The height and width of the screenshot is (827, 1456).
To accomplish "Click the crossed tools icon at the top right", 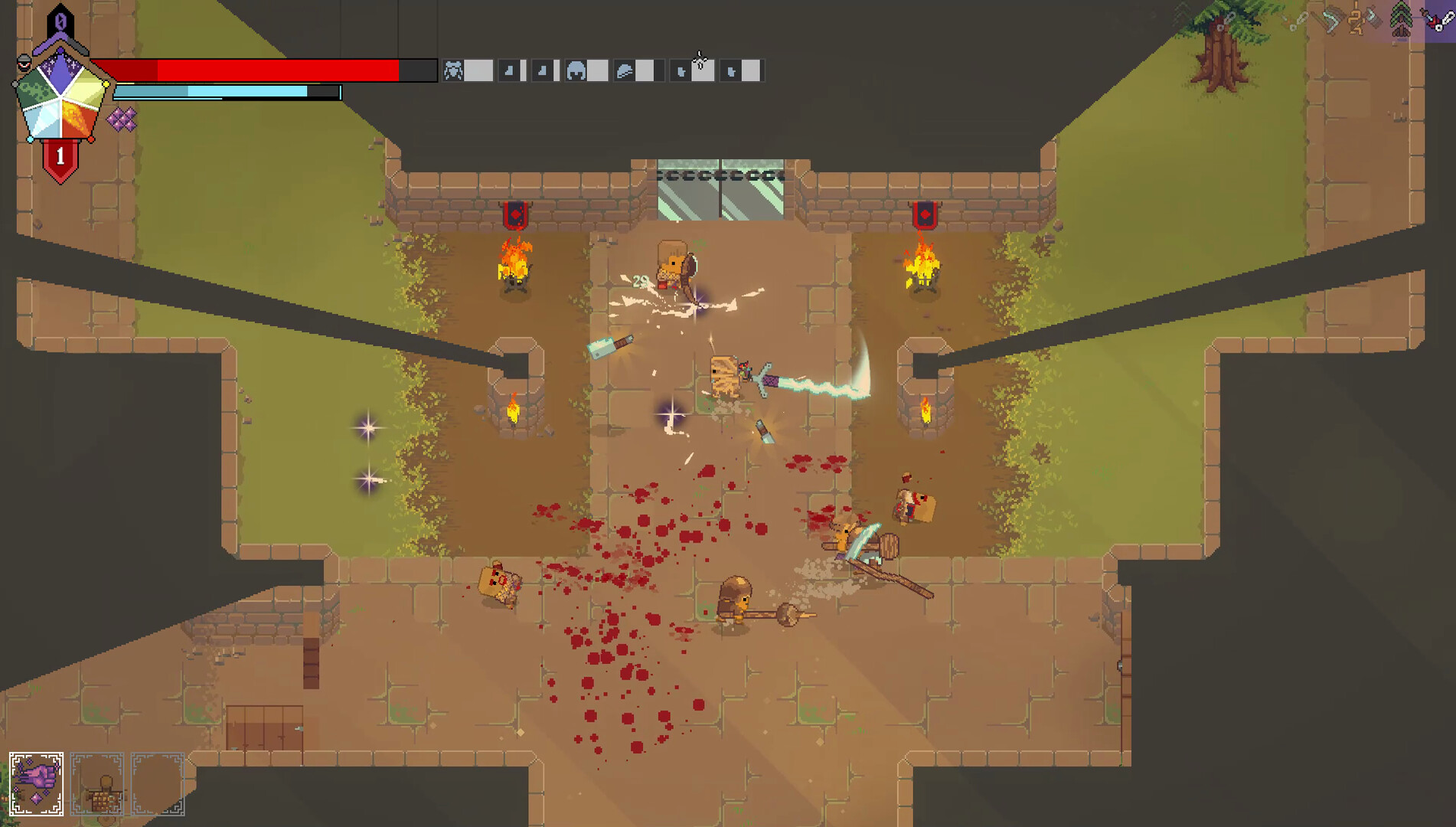I will coord(1330,19).
